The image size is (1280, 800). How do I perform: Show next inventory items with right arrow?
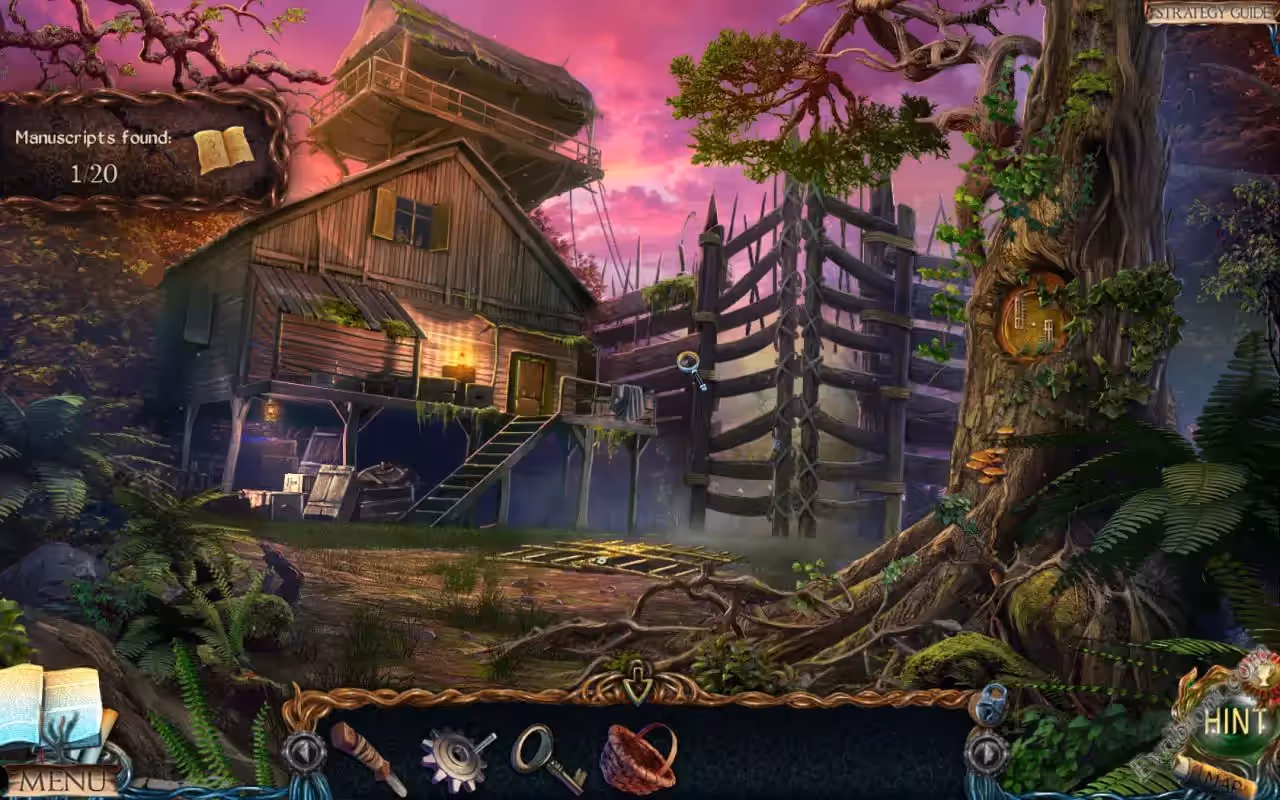tap(987, 752)
